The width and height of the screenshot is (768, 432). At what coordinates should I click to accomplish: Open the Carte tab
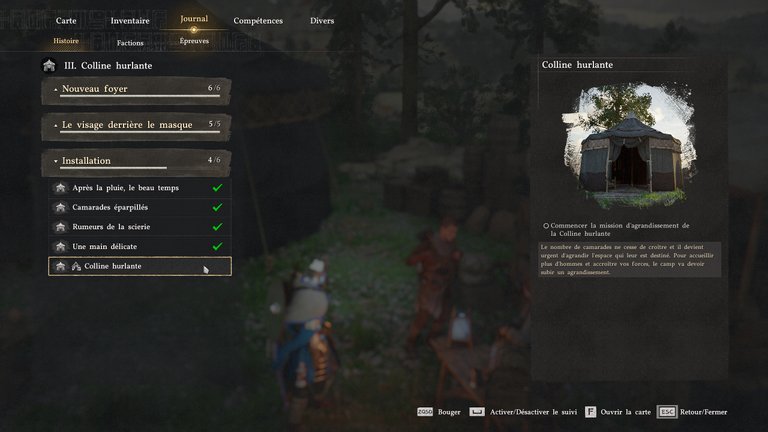point(67,20)
